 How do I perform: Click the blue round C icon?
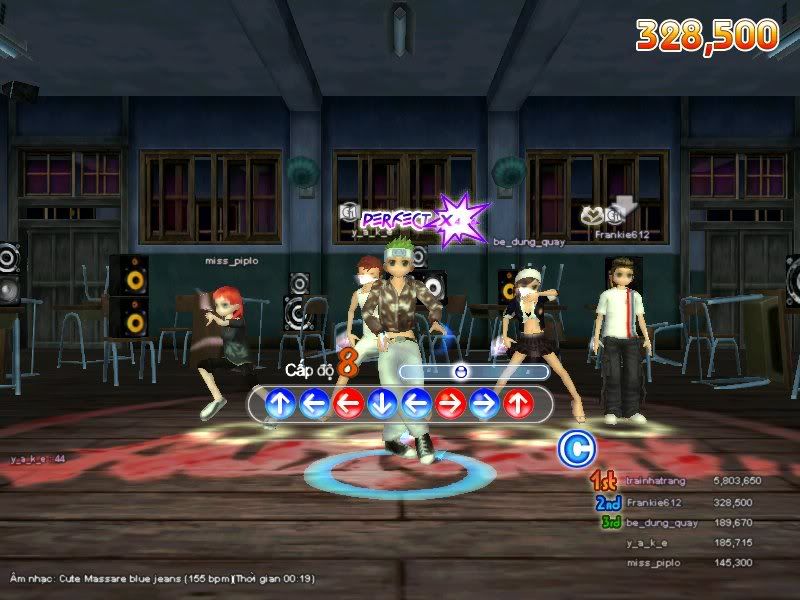[x=574, y=449]
